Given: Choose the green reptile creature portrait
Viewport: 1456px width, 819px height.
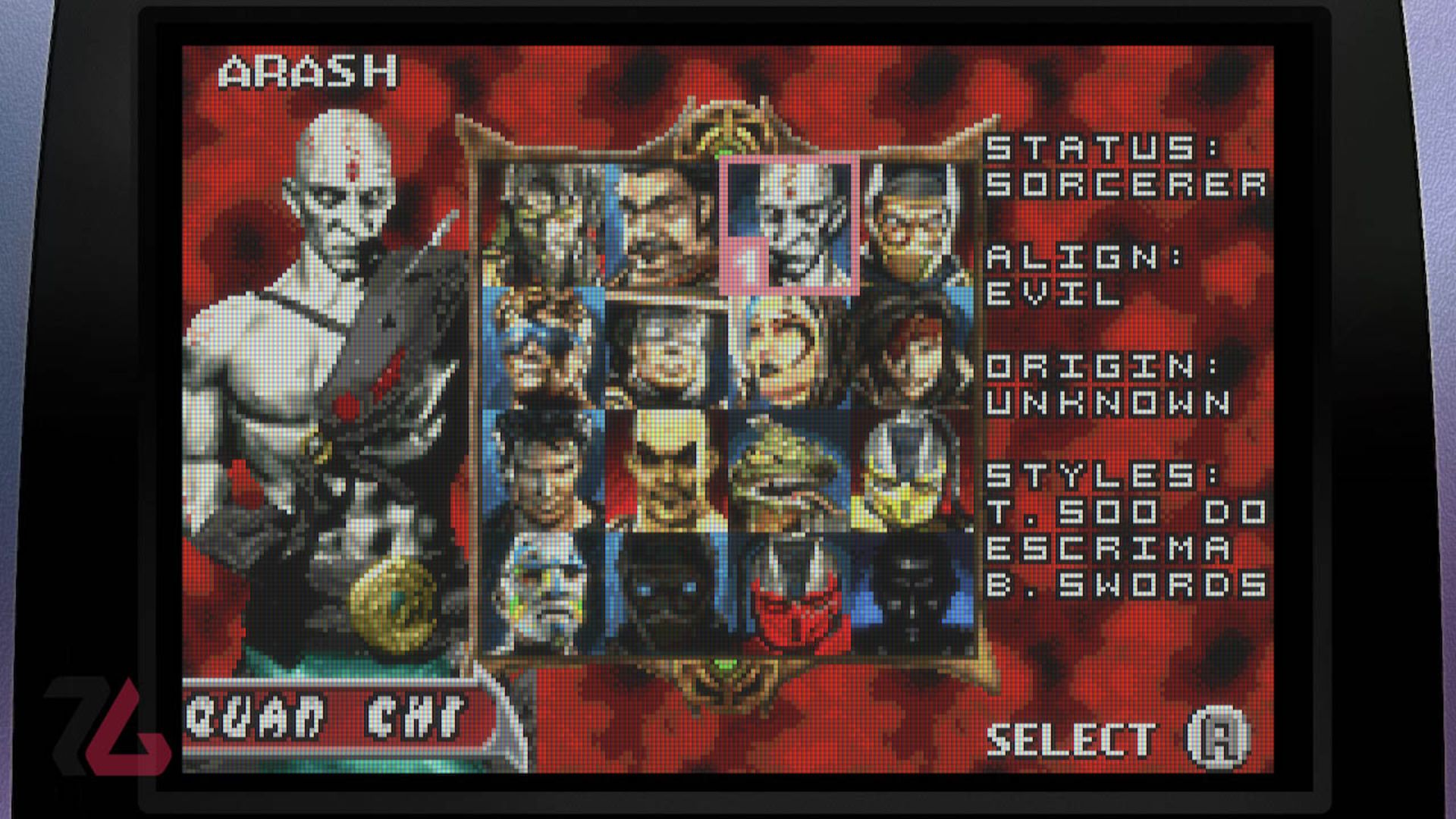Looking at the screenshot, I should [789, 470].
